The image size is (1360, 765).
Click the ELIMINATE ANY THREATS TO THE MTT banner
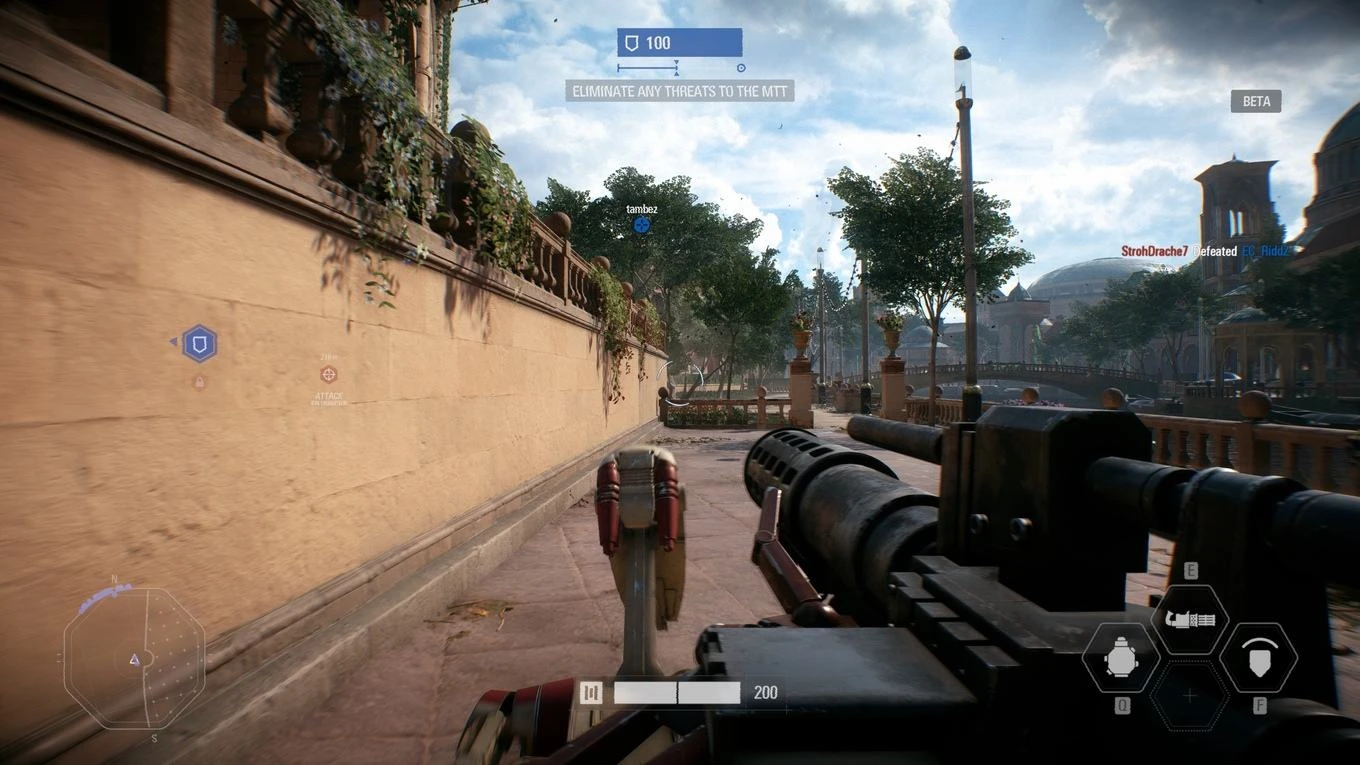coord(678,90)
